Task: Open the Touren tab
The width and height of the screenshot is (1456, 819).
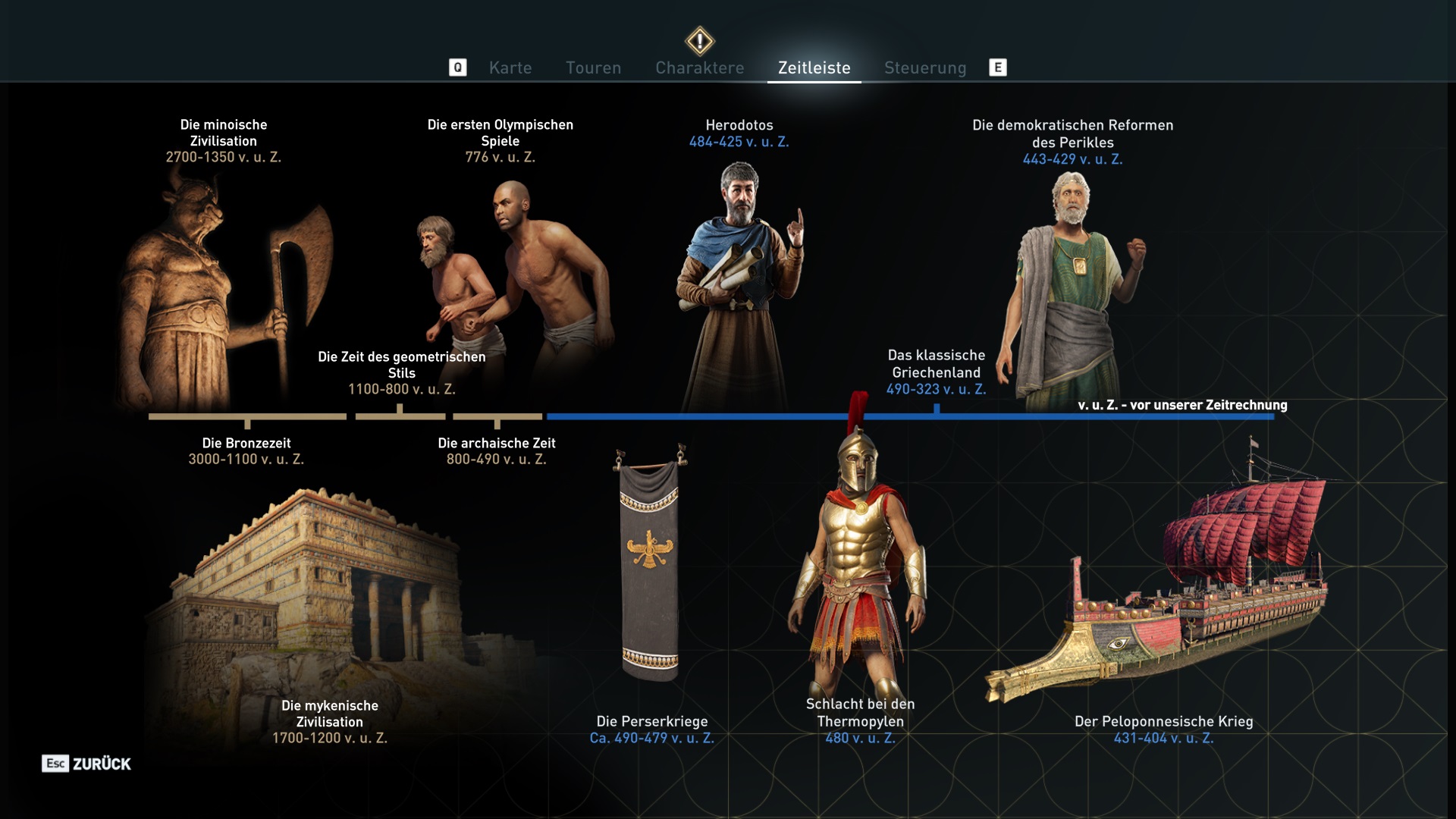Action: (x=593, y=68)
